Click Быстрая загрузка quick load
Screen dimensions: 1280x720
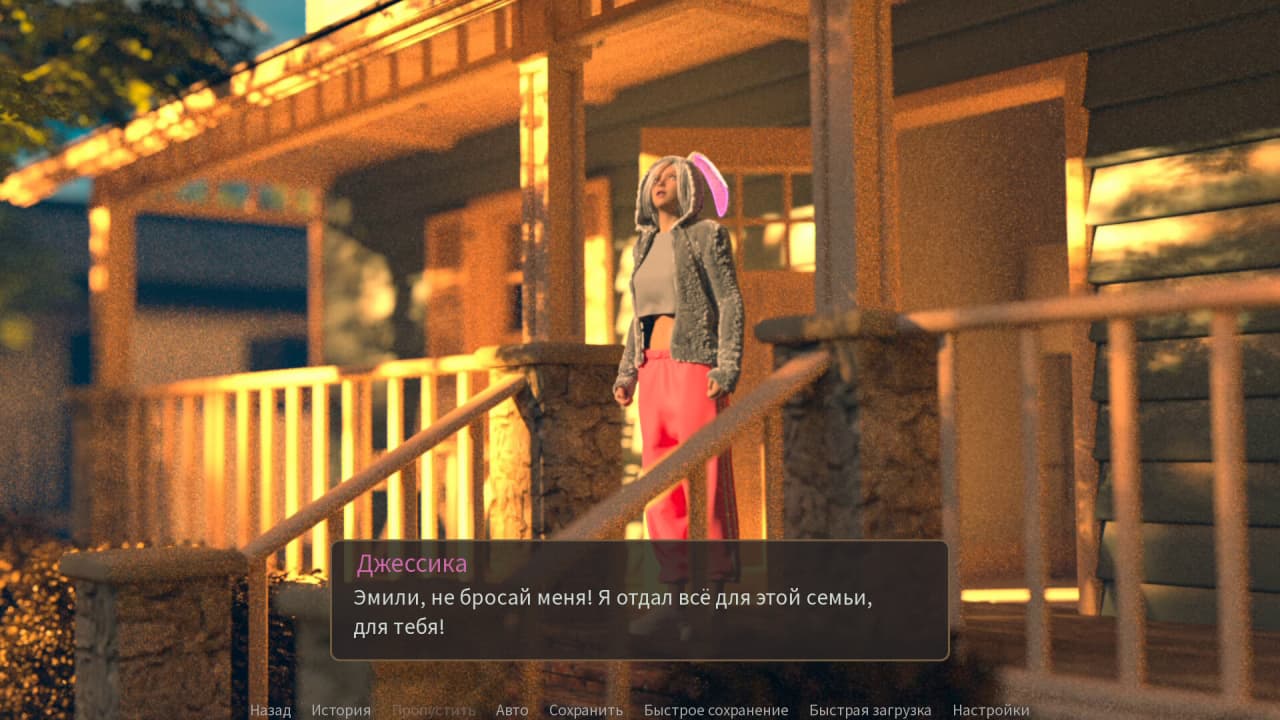click(870, 711)
